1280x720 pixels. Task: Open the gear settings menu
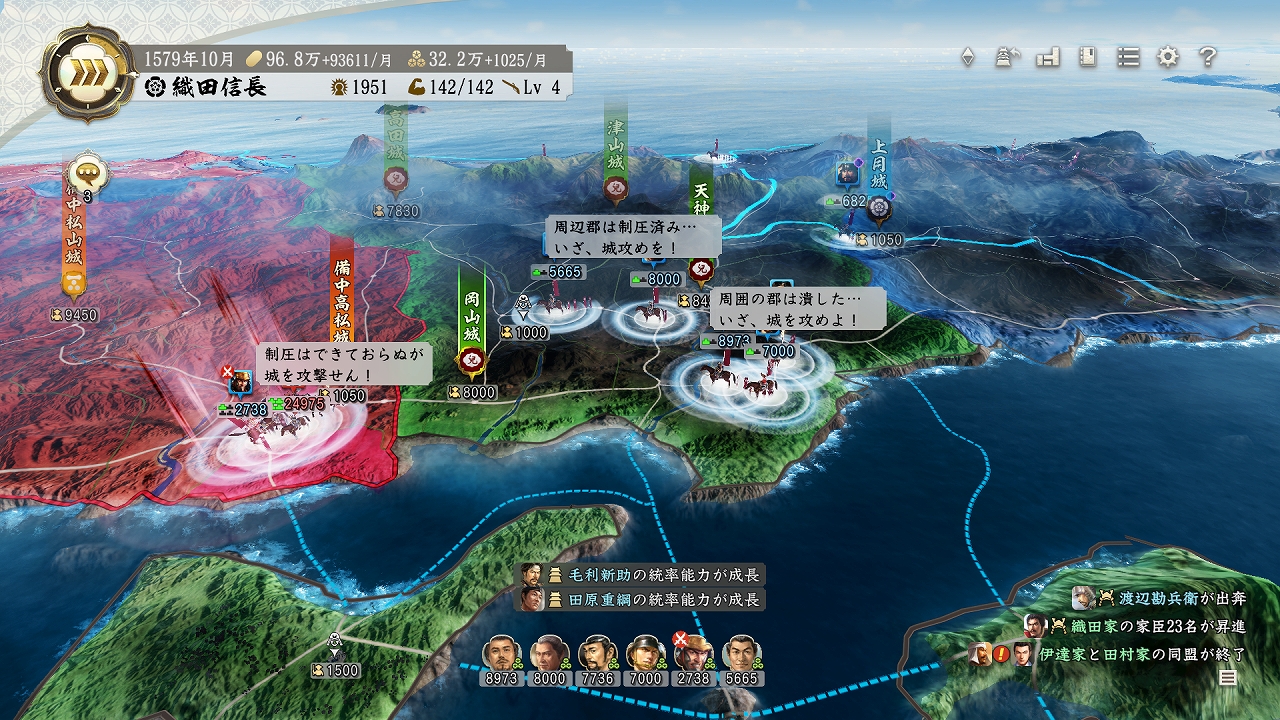pyautogui.click(x=1168, y=57)
